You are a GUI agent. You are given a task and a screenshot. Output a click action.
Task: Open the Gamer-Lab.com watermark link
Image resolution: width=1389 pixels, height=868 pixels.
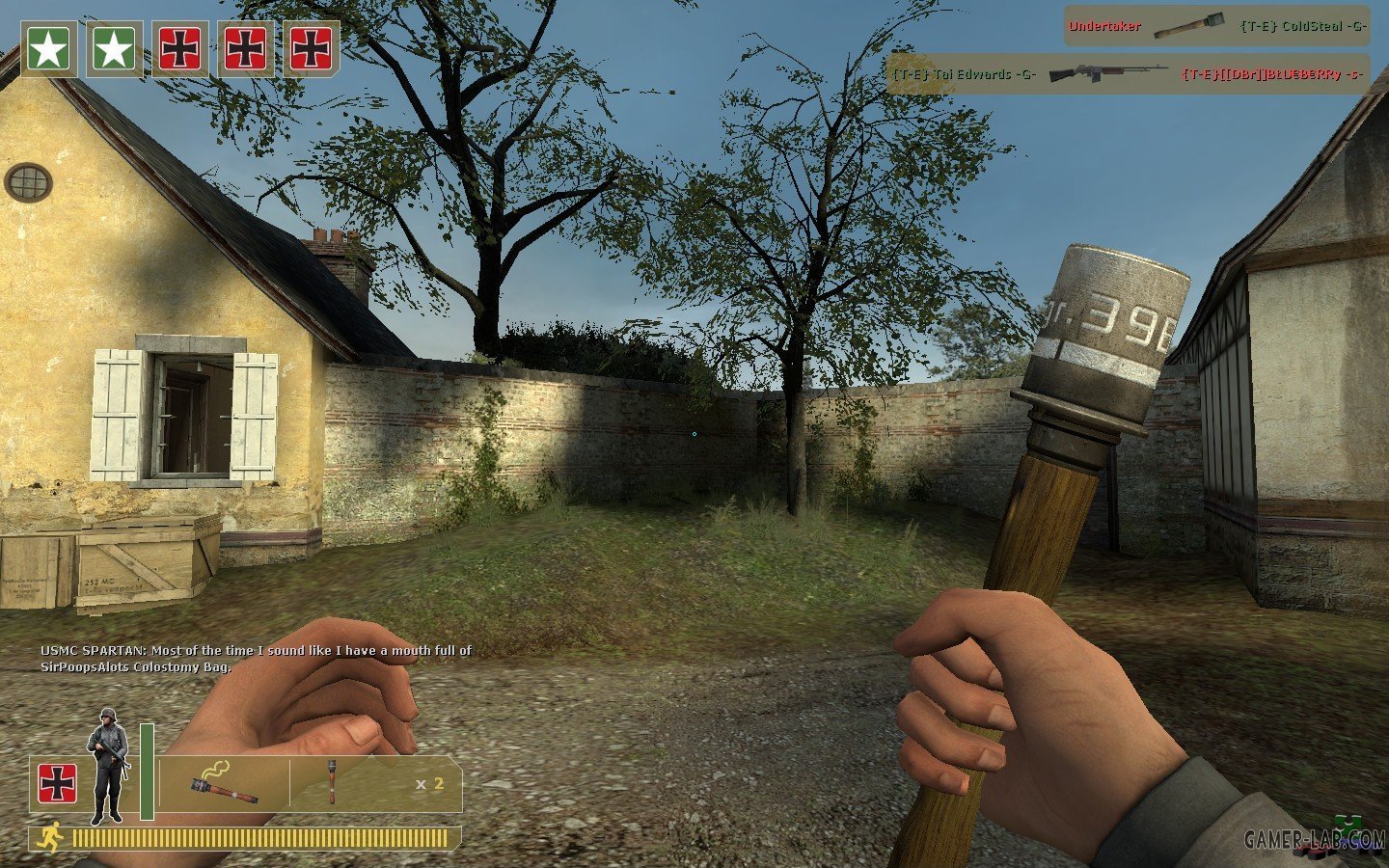(1314, 840)
